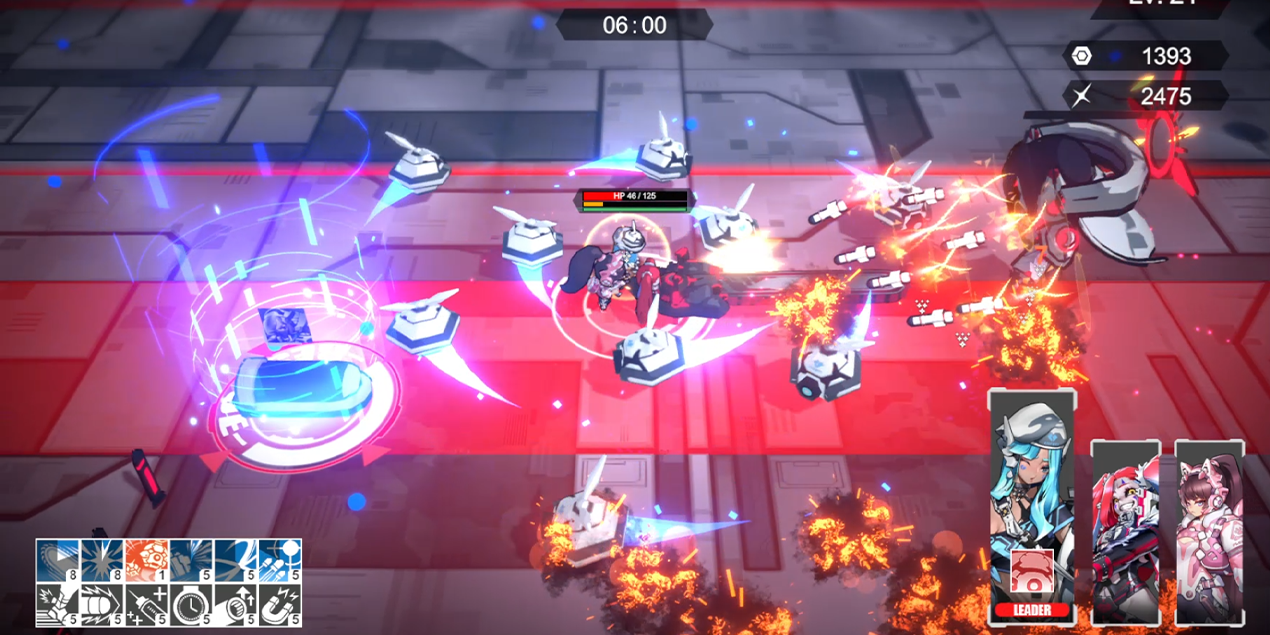The height and width of the screenshot is (635, 1270).
Task: Select the healing syringe passive icon
Action: click(146, 605)
